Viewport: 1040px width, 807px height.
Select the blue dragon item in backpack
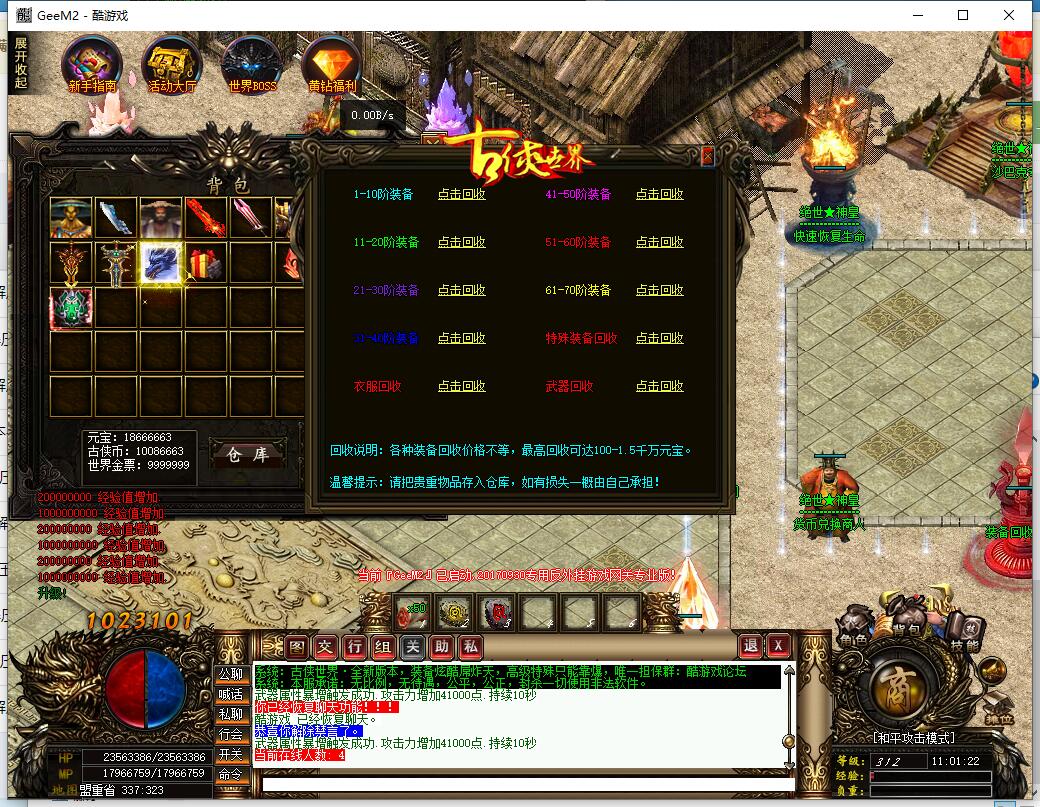point(161,263)
